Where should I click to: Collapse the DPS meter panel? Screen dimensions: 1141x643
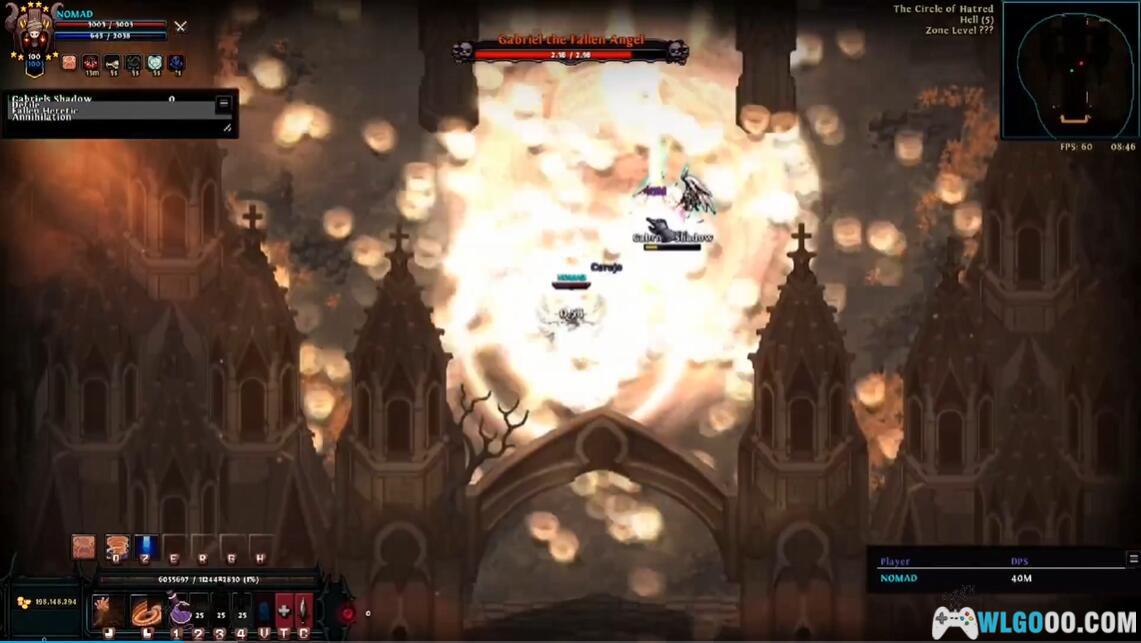pos(1132,559)
